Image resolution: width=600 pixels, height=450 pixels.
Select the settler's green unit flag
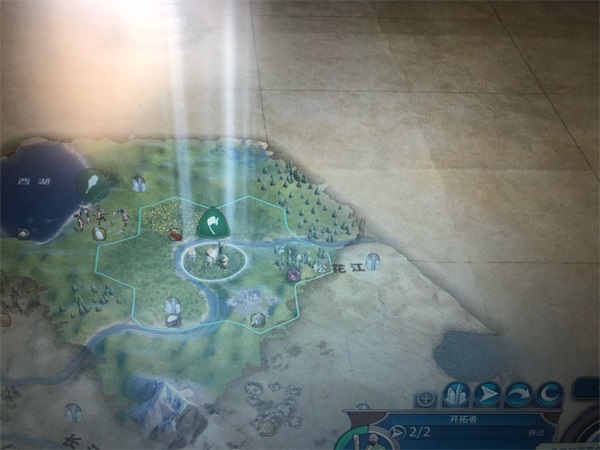click(212, 222)
